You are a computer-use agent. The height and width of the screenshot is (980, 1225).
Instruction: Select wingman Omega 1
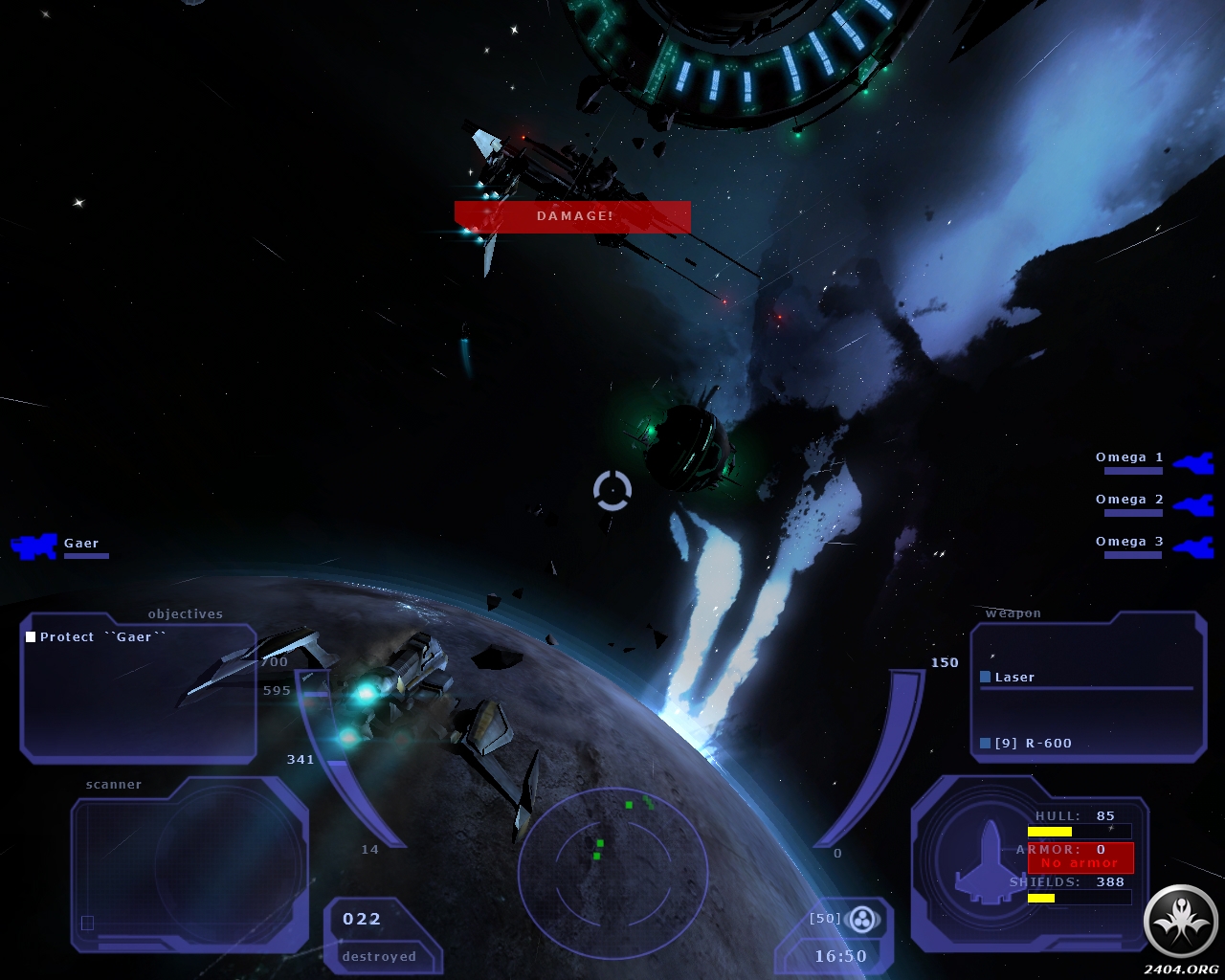[x=1129, y=457]
